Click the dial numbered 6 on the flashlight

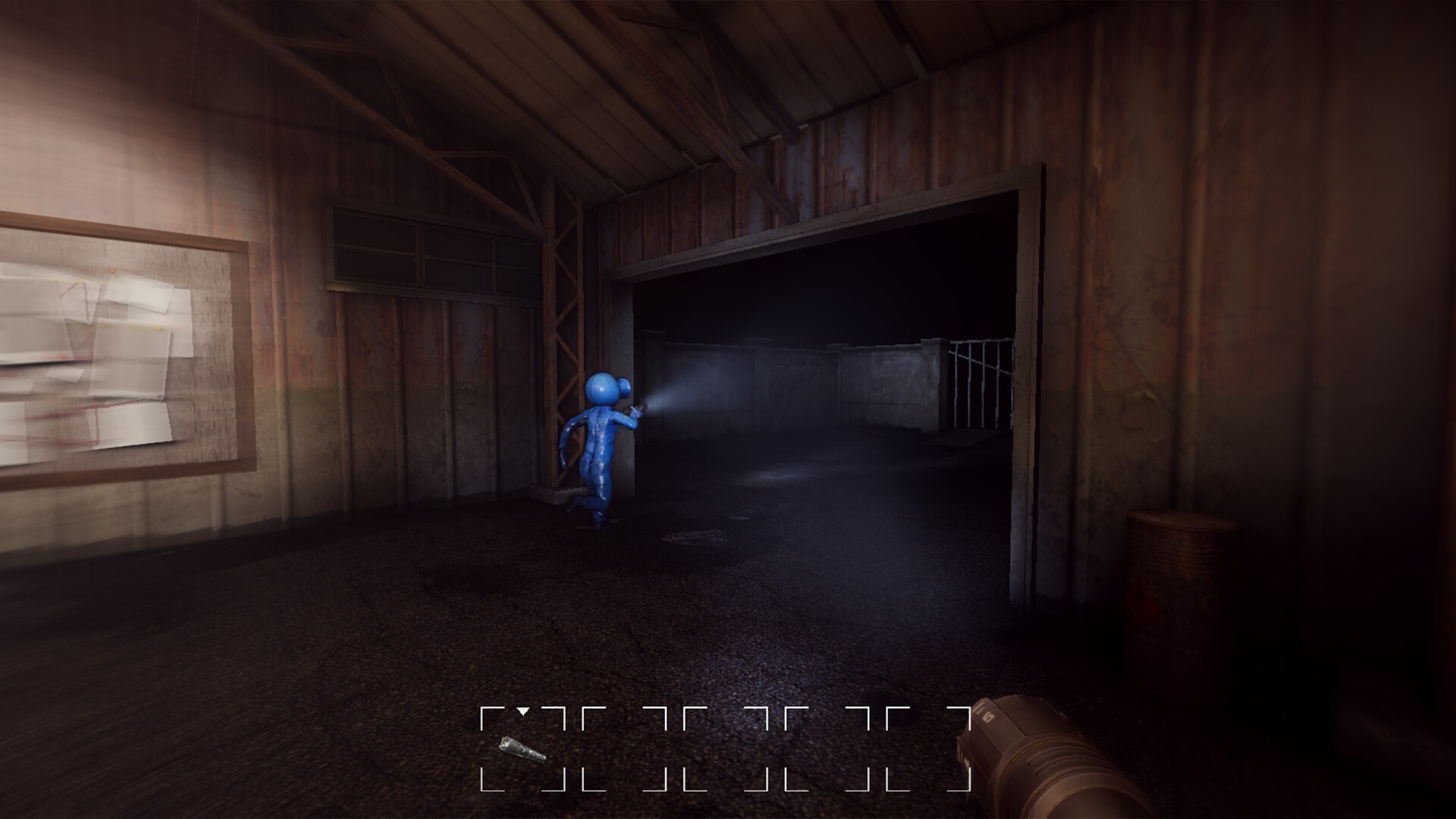[x=988, y=716]
